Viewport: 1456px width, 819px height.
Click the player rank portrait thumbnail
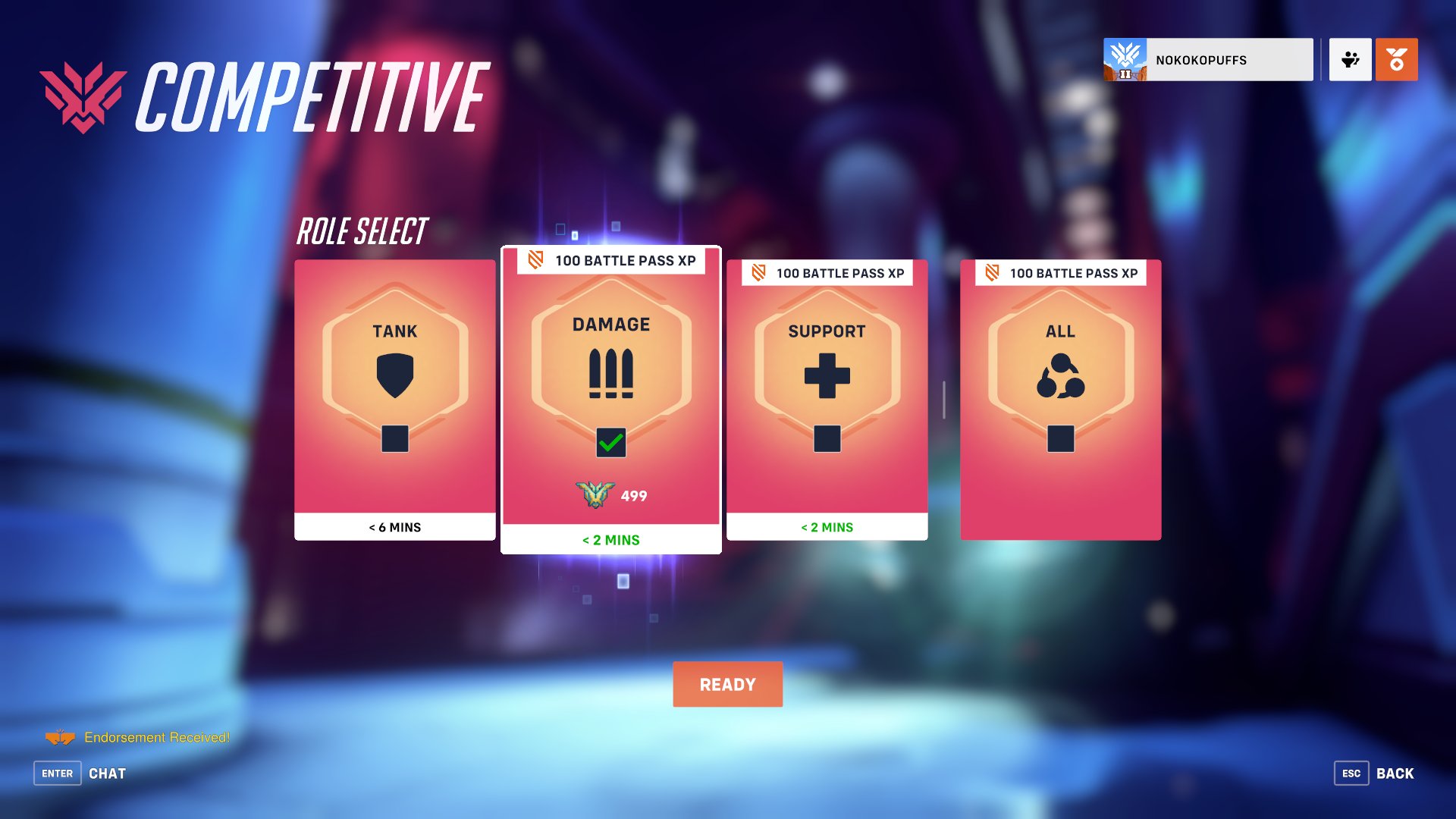tap(1125, 60)
